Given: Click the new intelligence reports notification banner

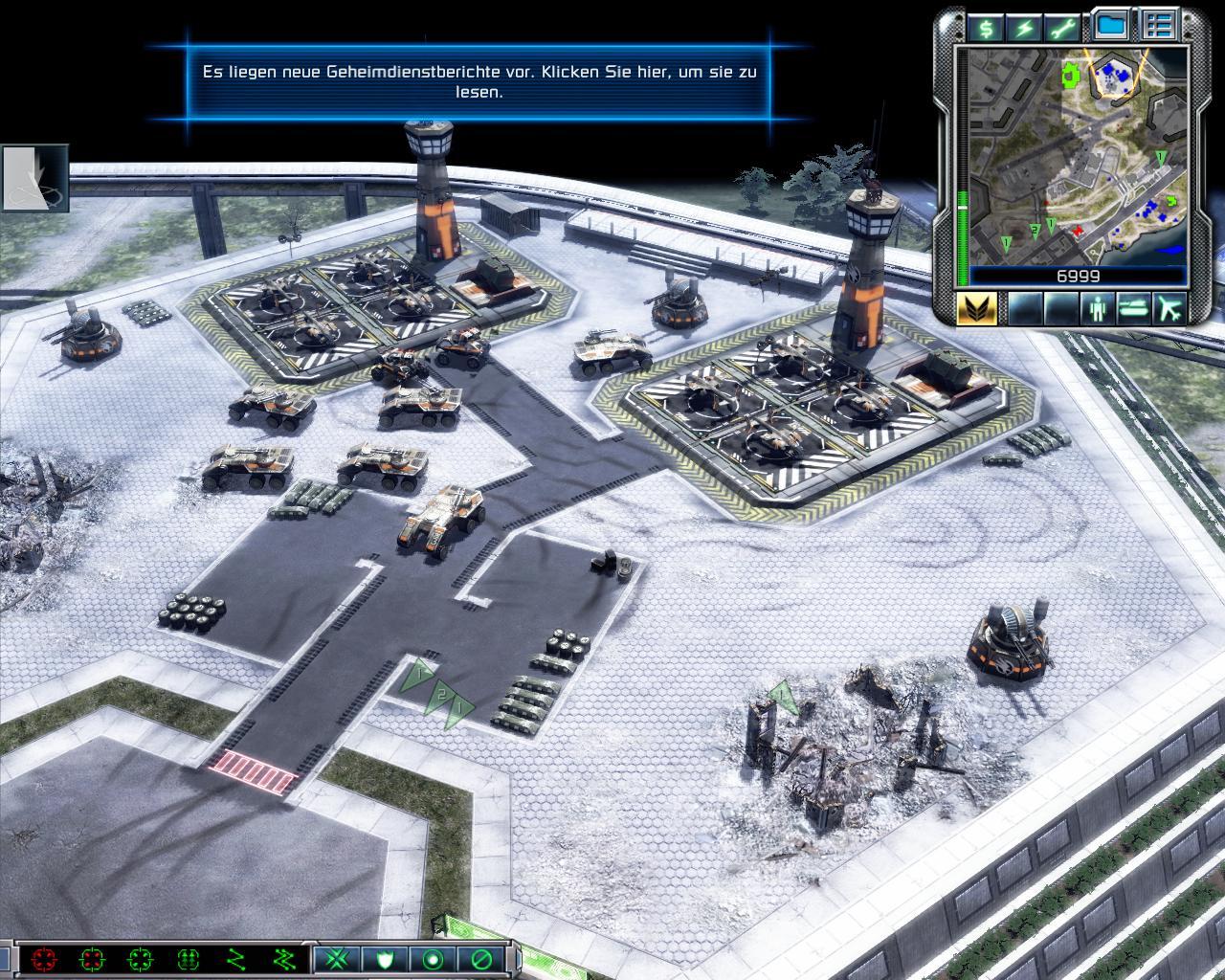Looking at the screenshot, I should pyautogui.click(x=479, y=81).
